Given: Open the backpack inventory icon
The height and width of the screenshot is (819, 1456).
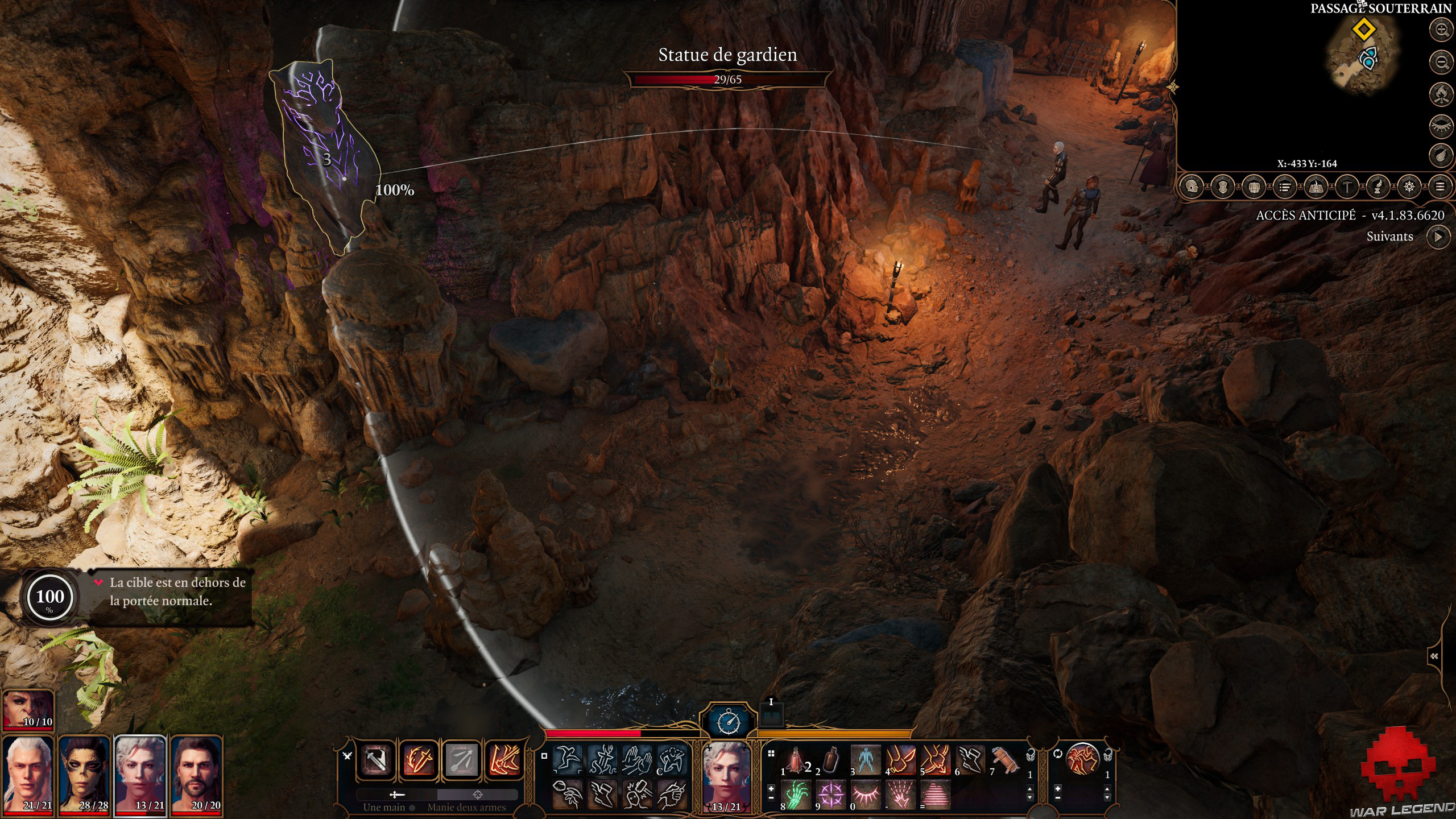Looking at the screenshot, I should [x=1254, y=187].
